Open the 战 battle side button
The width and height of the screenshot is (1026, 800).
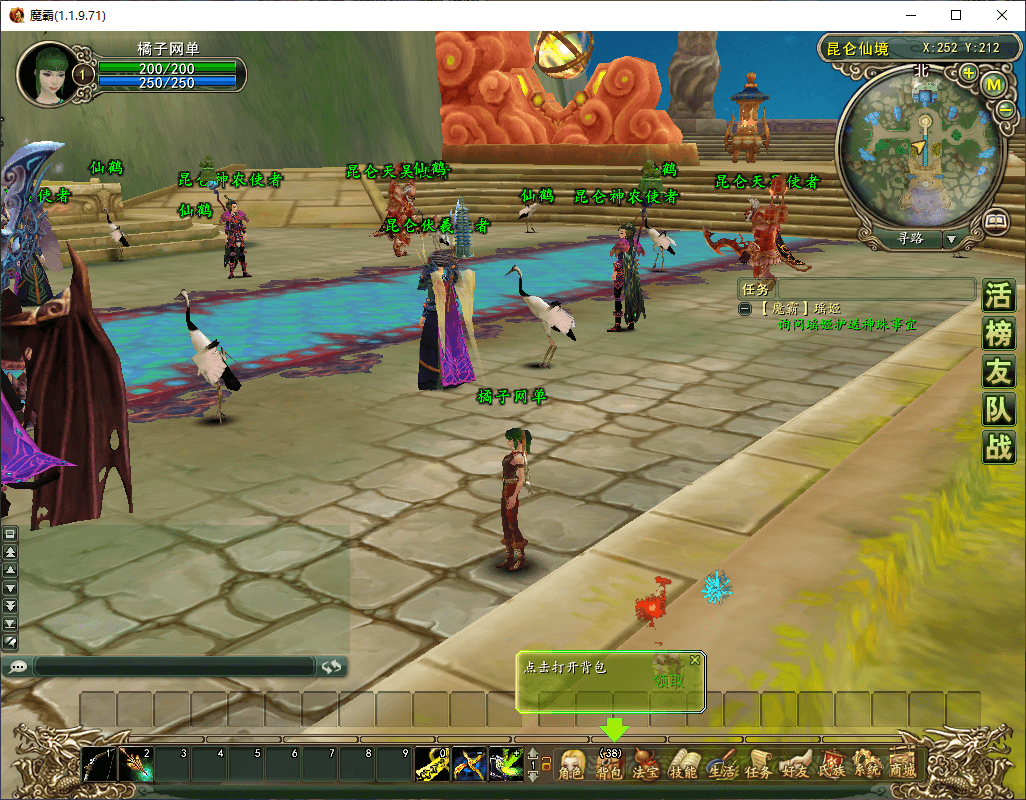coord(998,446)
